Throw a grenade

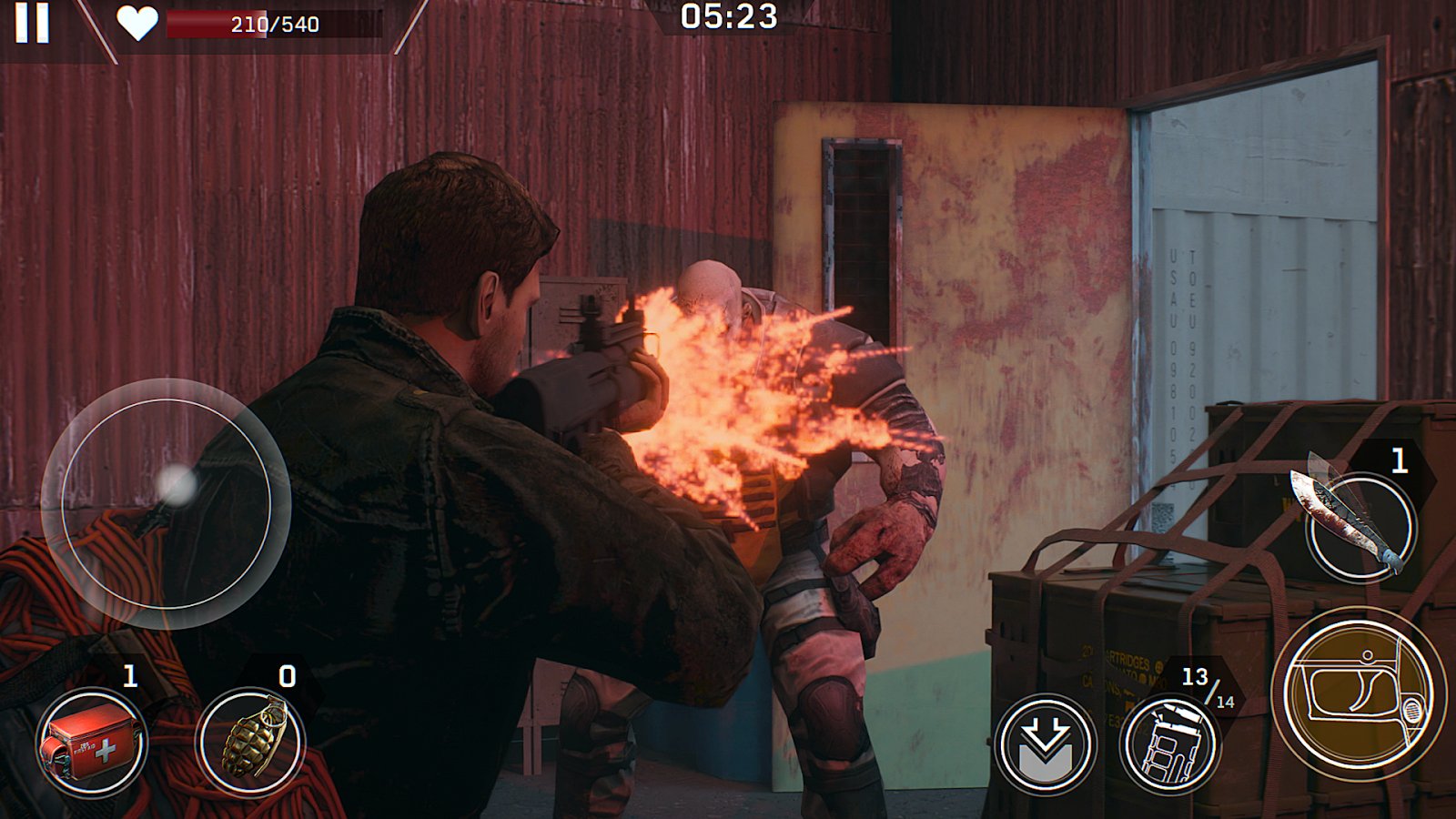[x=251, y=741]
